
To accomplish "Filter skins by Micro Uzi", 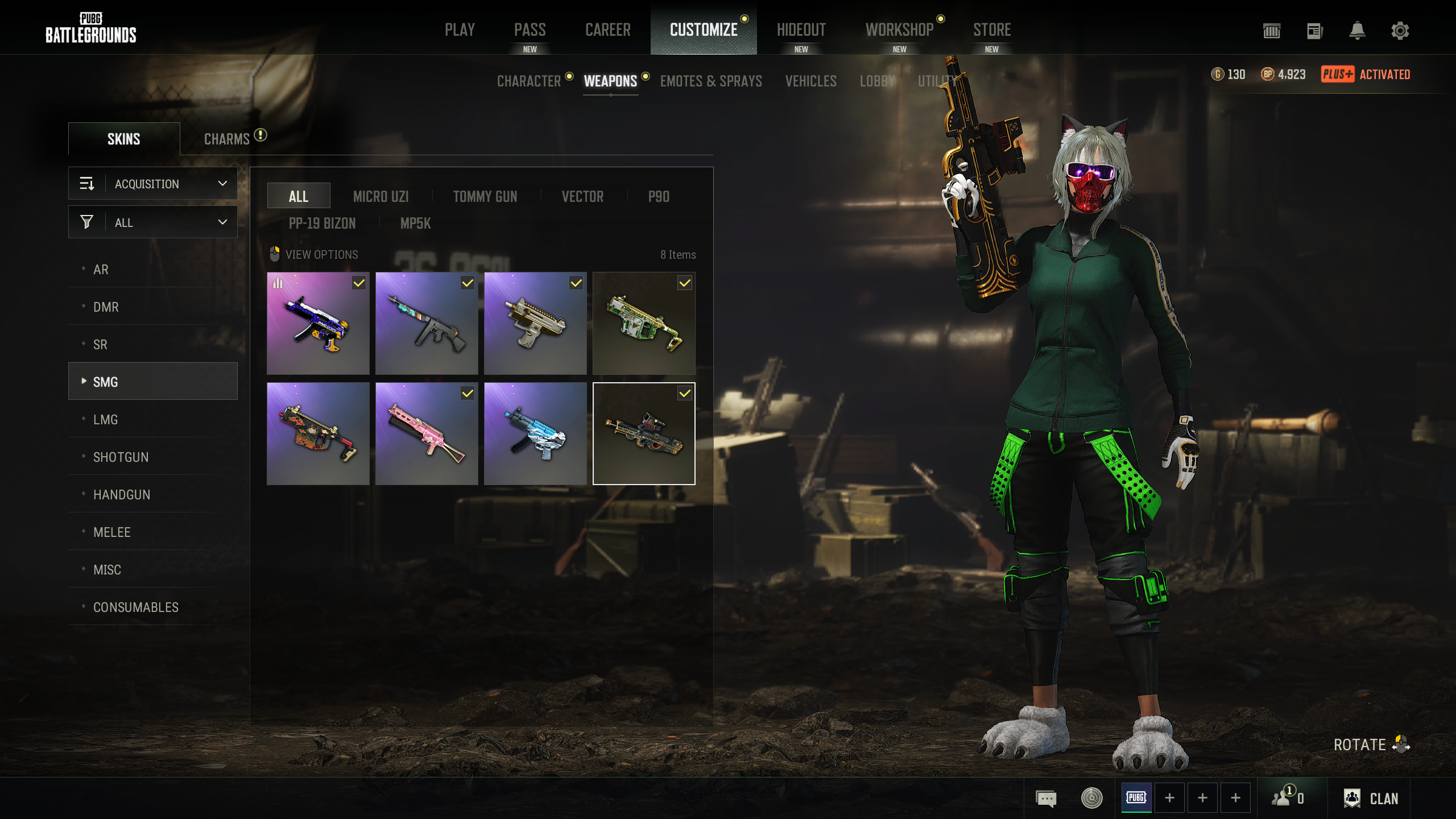I will 380,197.
